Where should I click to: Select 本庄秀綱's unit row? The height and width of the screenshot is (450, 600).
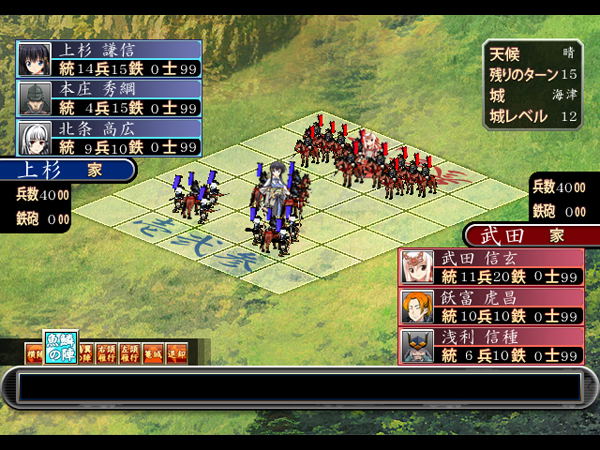(x=108, y=98)
